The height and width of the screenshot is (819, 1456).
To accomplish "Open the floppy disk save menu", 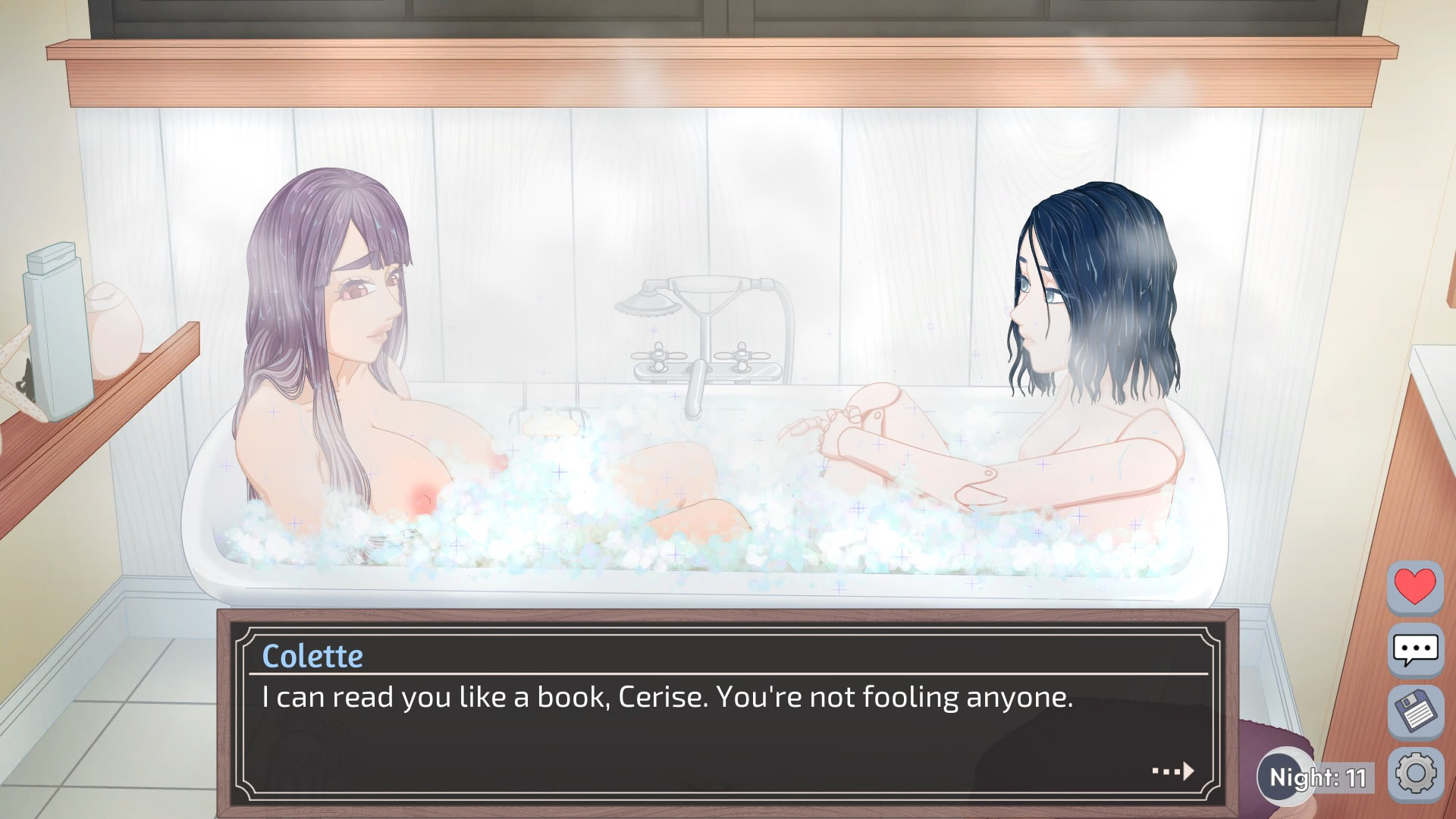I will [x=1415, y=712].
